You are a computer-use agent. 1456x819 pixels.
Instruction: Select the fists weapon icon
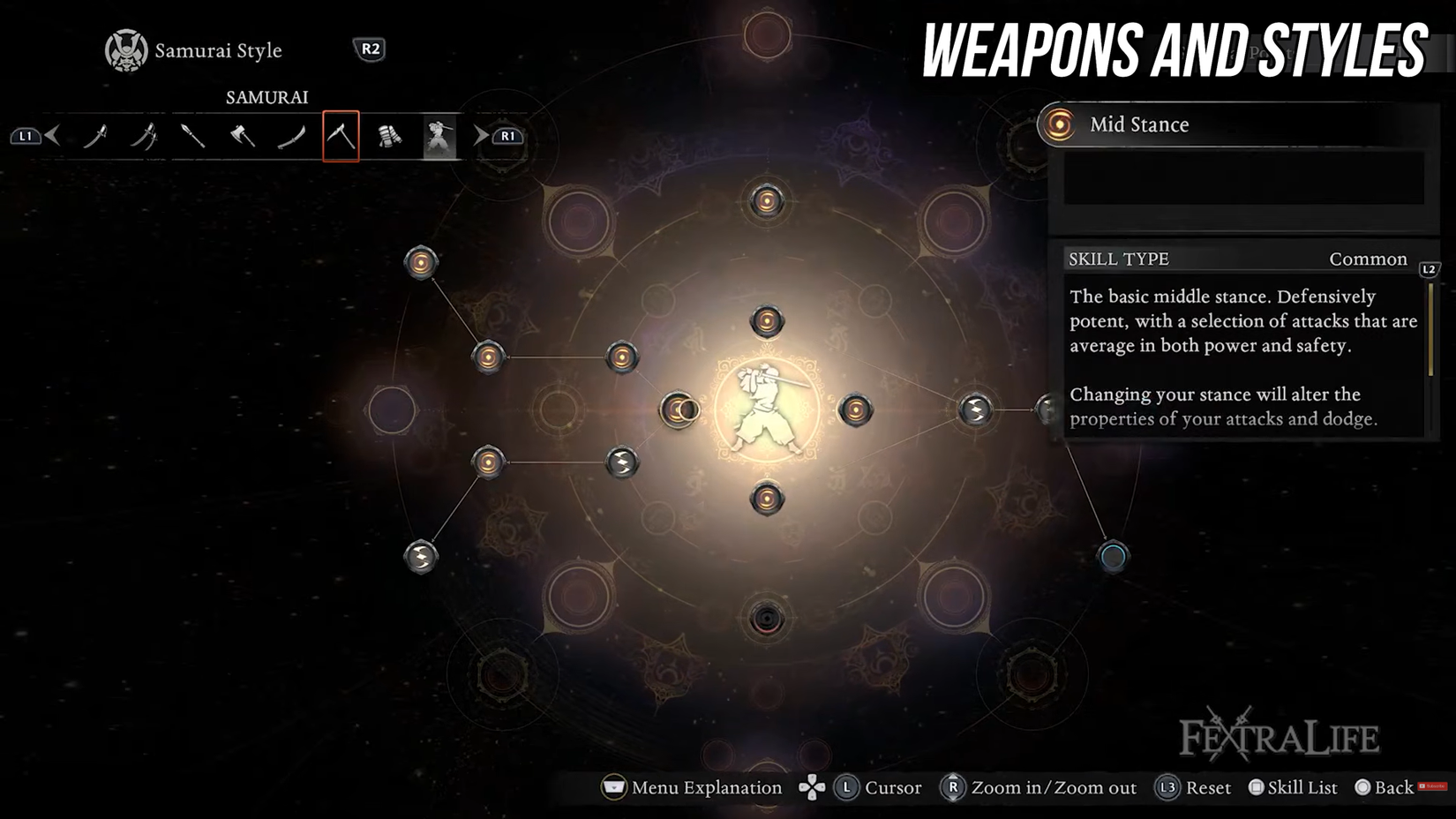[390, 137]
